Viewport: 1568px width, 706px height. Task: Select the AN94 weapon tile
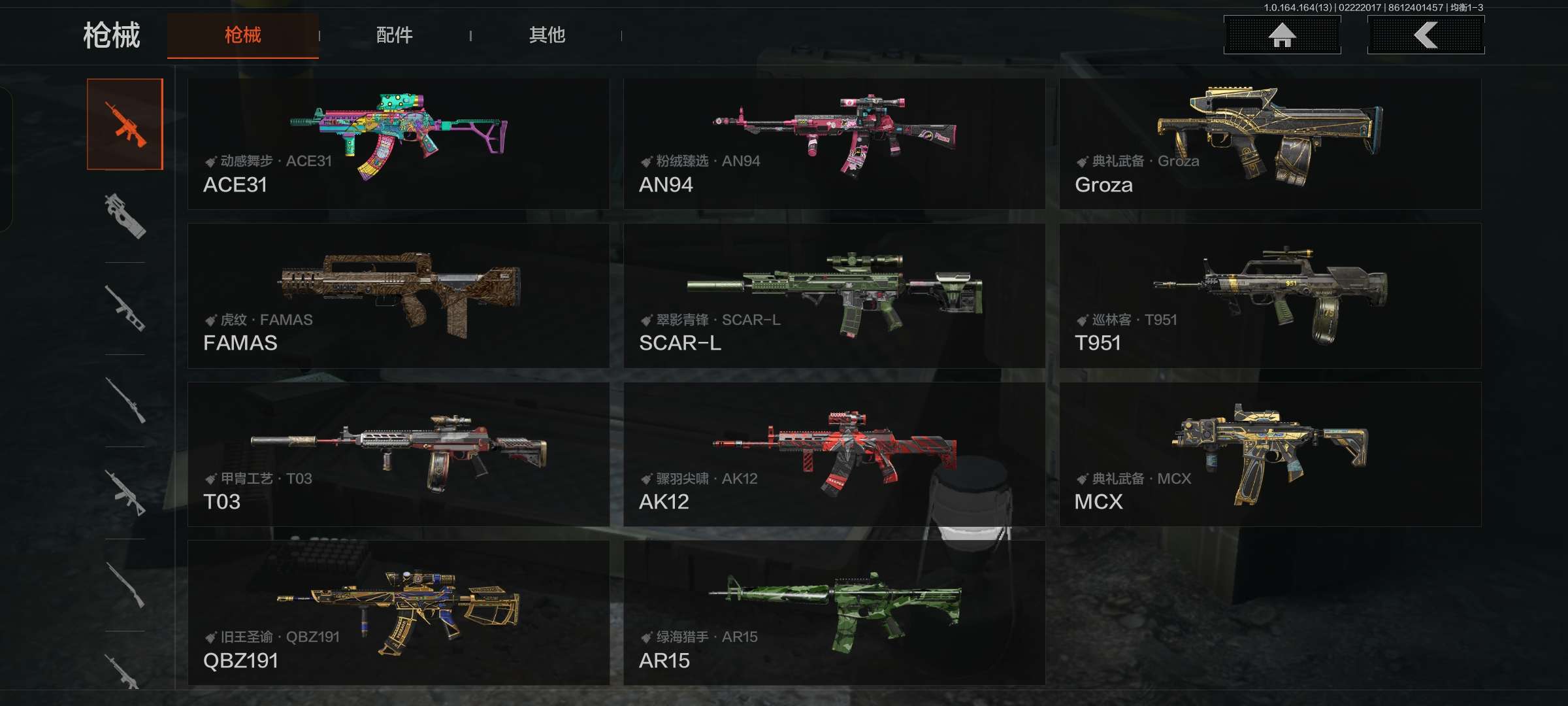834,144
